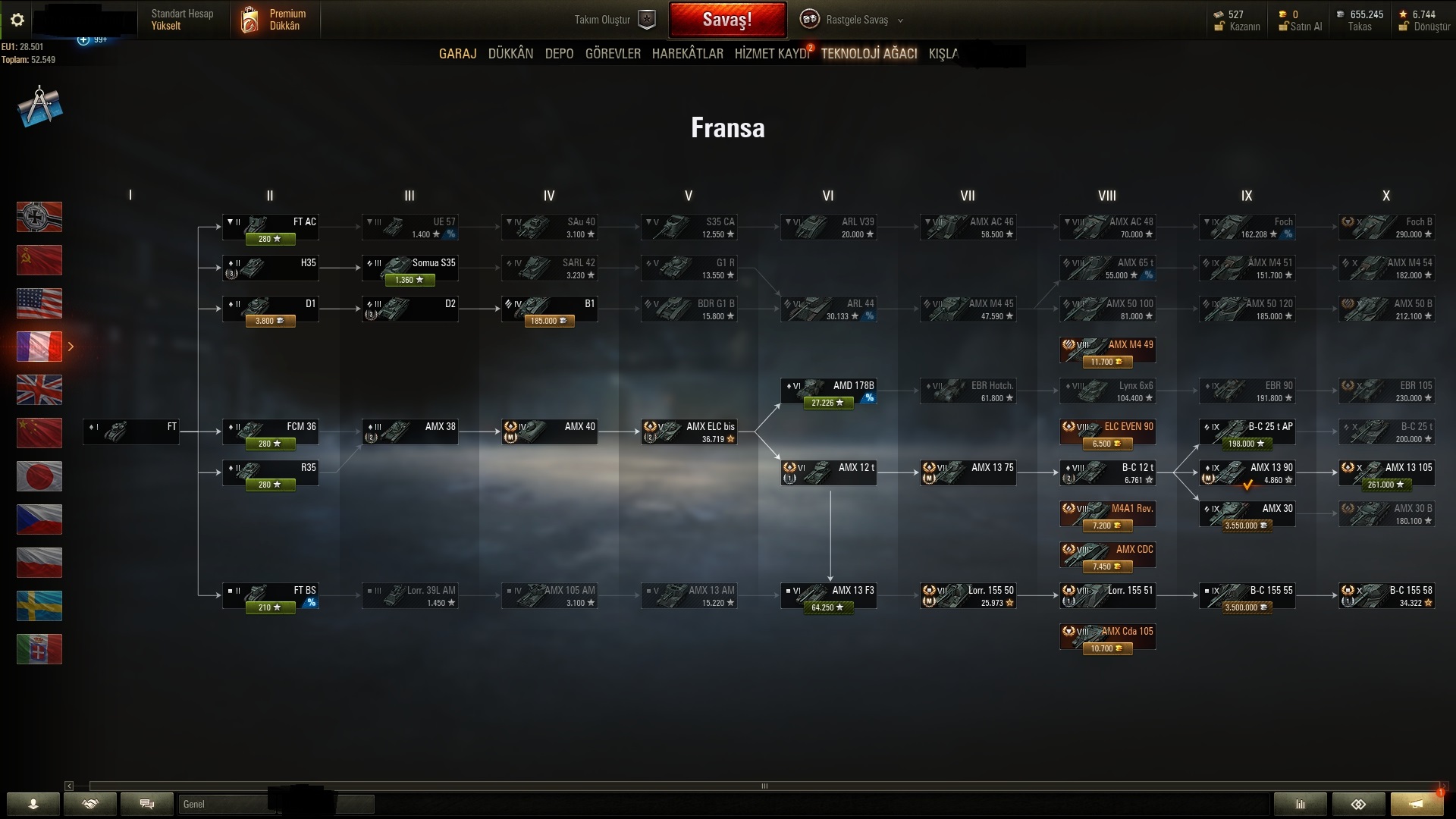Select the German nation flag

[39, 217]
